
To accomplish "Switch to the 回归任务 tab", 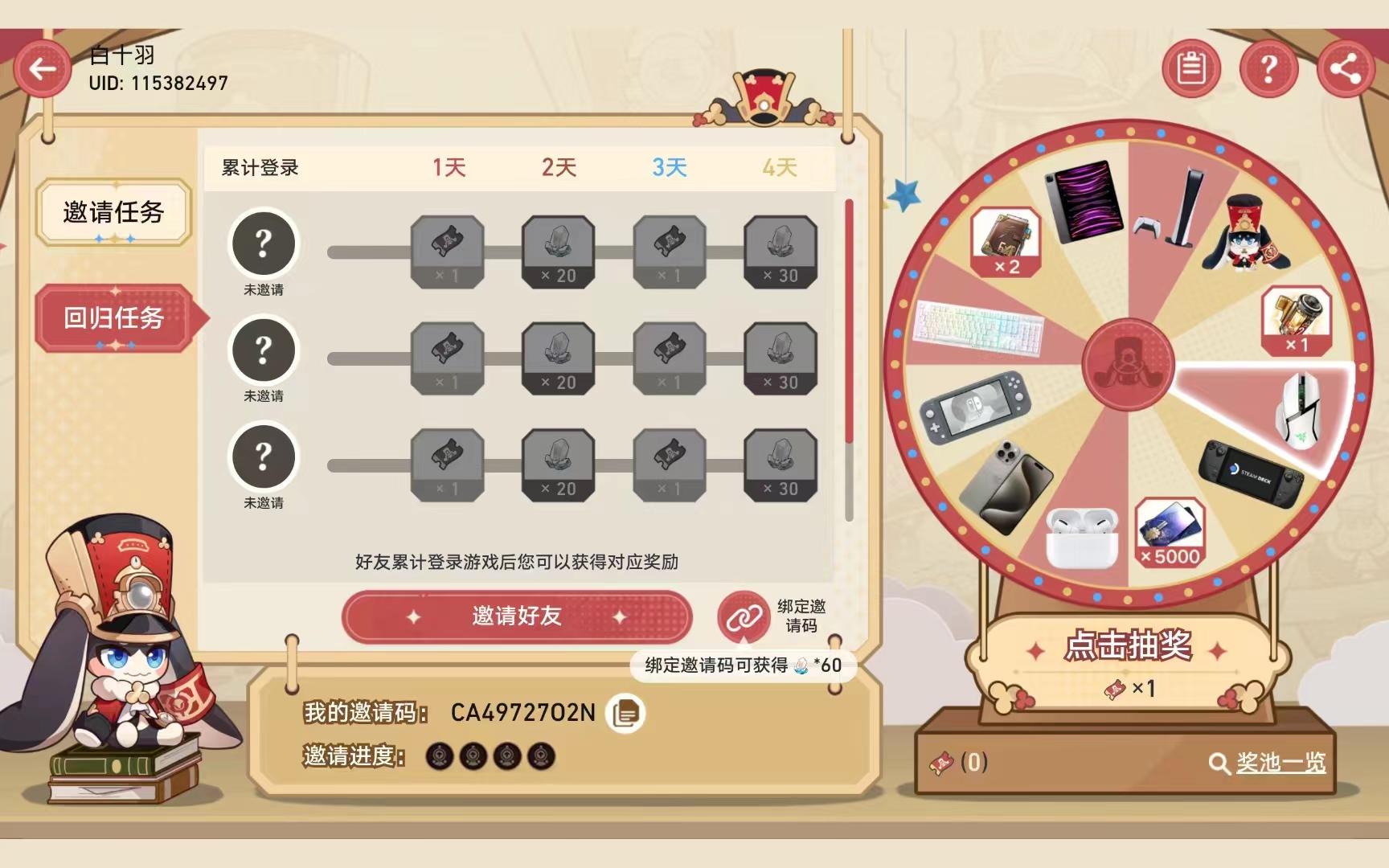I will [x=113, y=318].
